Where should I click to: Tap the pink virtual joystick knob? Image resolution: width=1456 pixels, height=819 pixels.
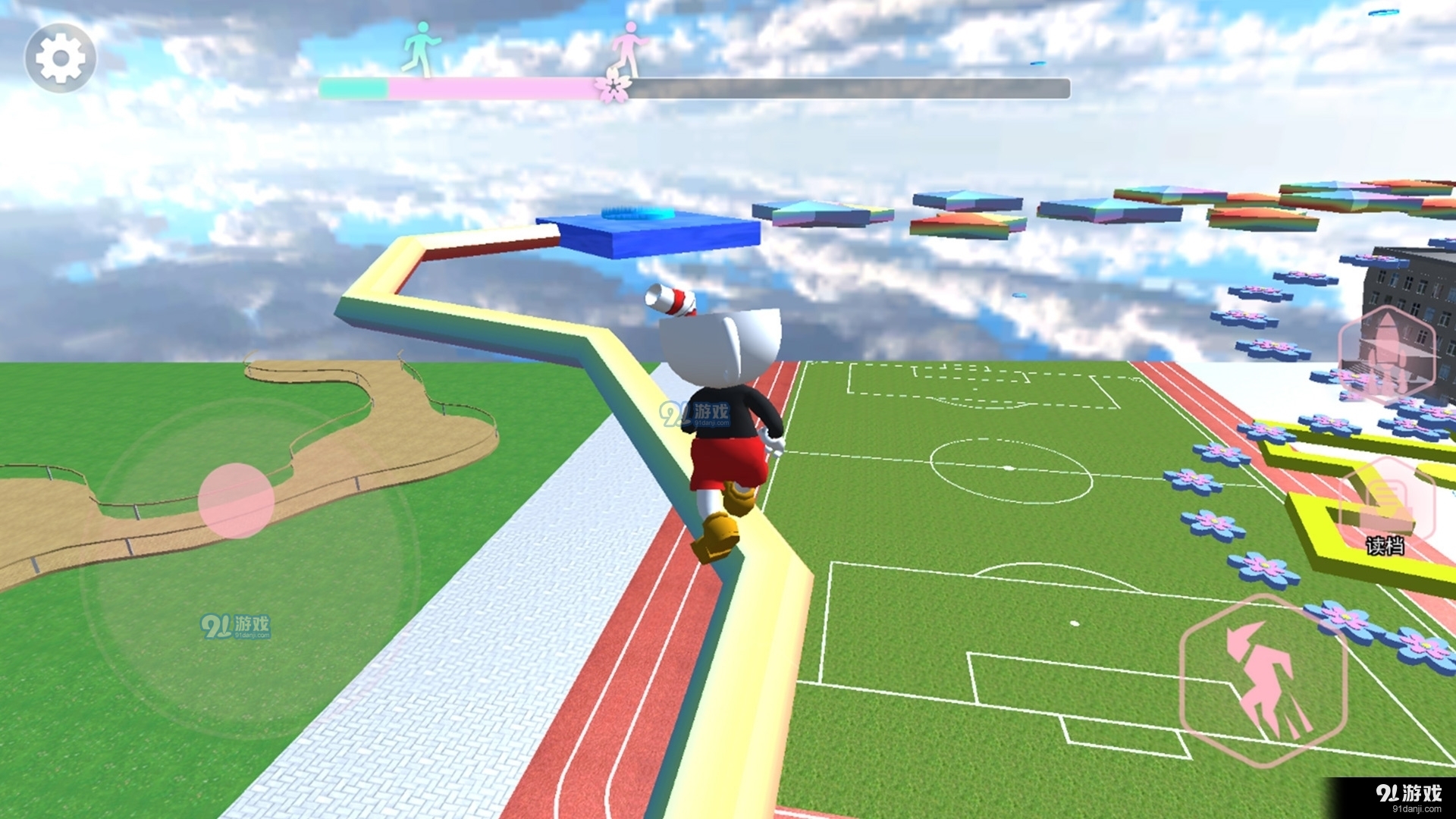coord(236,500)
